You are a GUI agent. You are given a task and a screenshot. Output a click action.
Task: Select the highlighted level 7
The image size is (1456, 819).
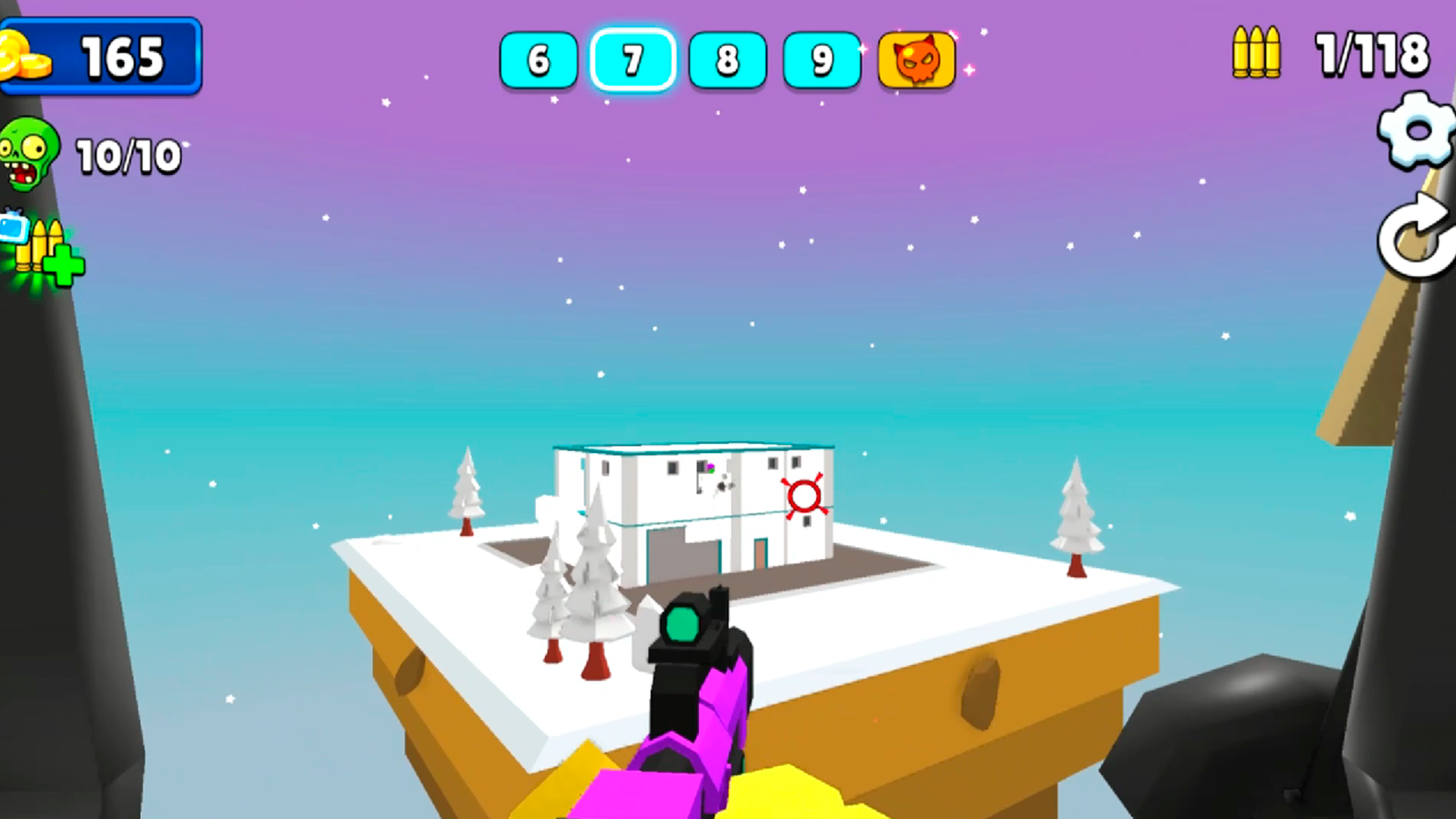632,61
